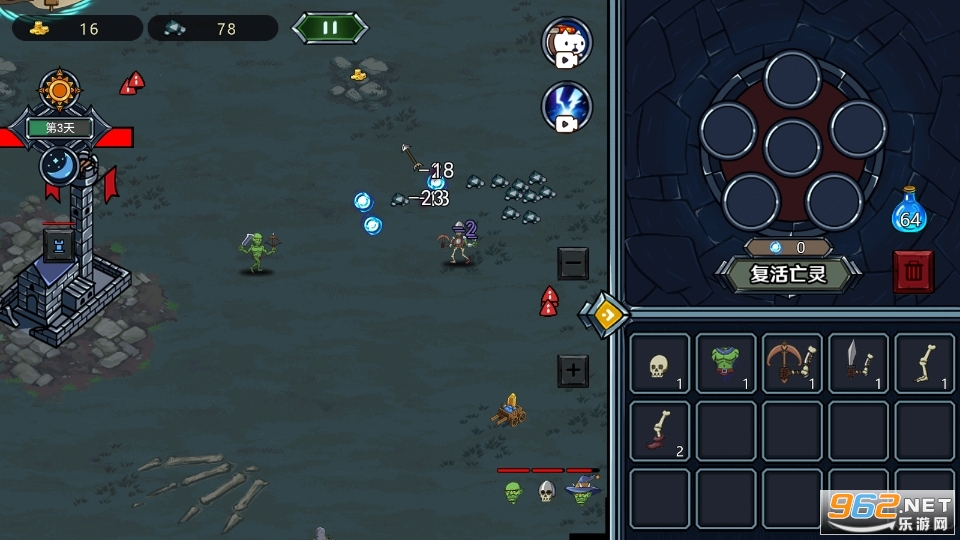This screenshot has height=540, width=960.
Task: Select the green goblin unit portrait
Action: tap(514, 491)
